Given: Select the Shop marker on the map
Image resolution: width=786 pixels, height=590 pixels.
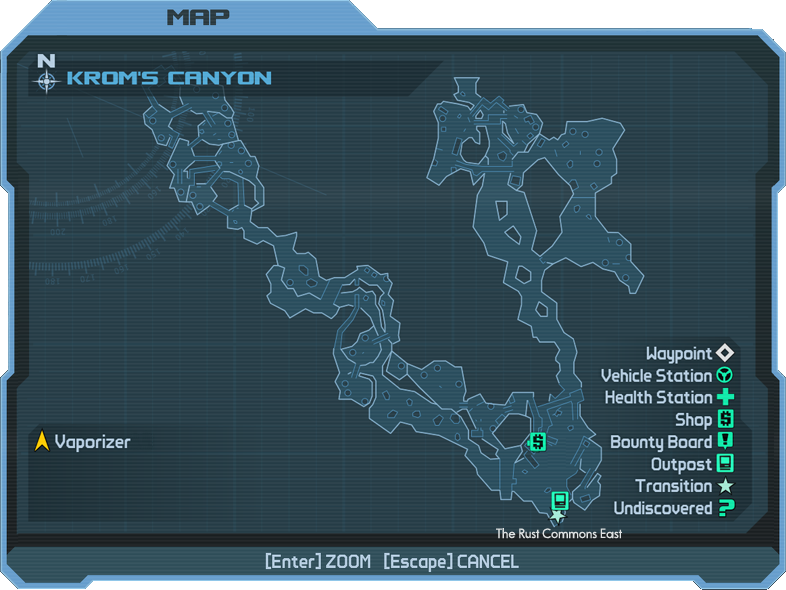Looking at the screenshot, I should [537, 441].
